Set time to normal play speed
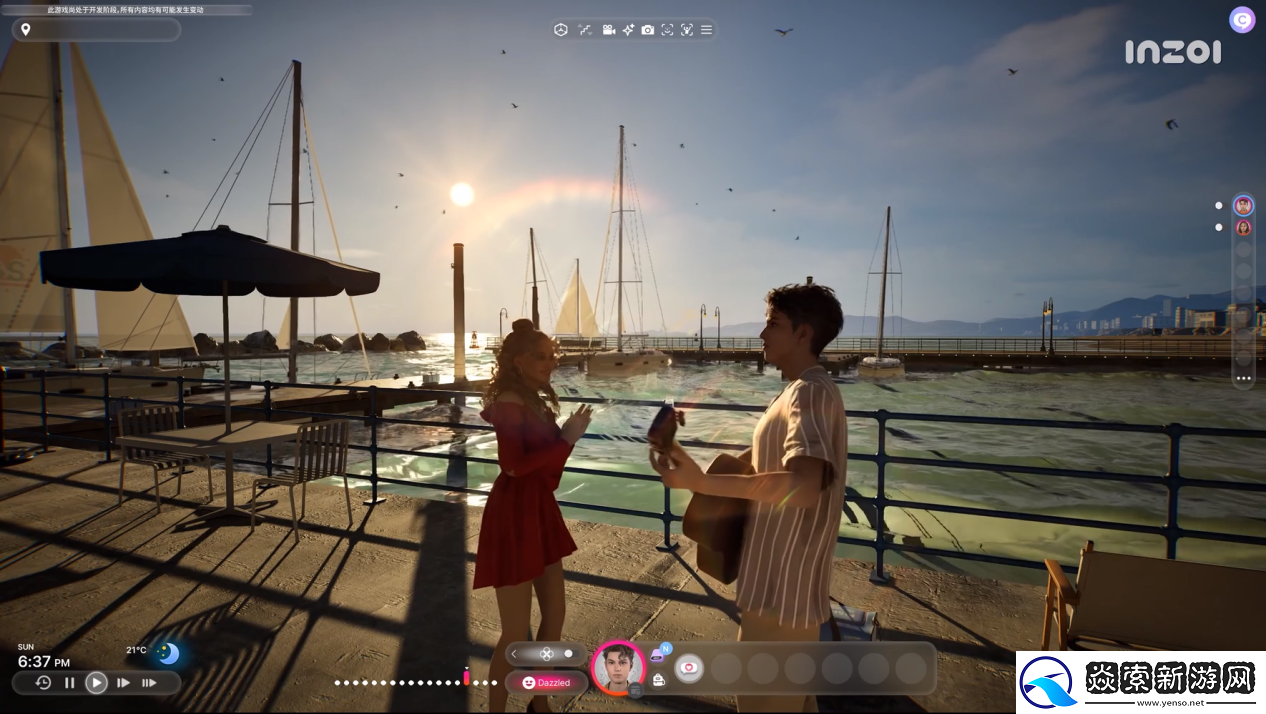This screenshot has width=1266, height=714. coord(96,683)
